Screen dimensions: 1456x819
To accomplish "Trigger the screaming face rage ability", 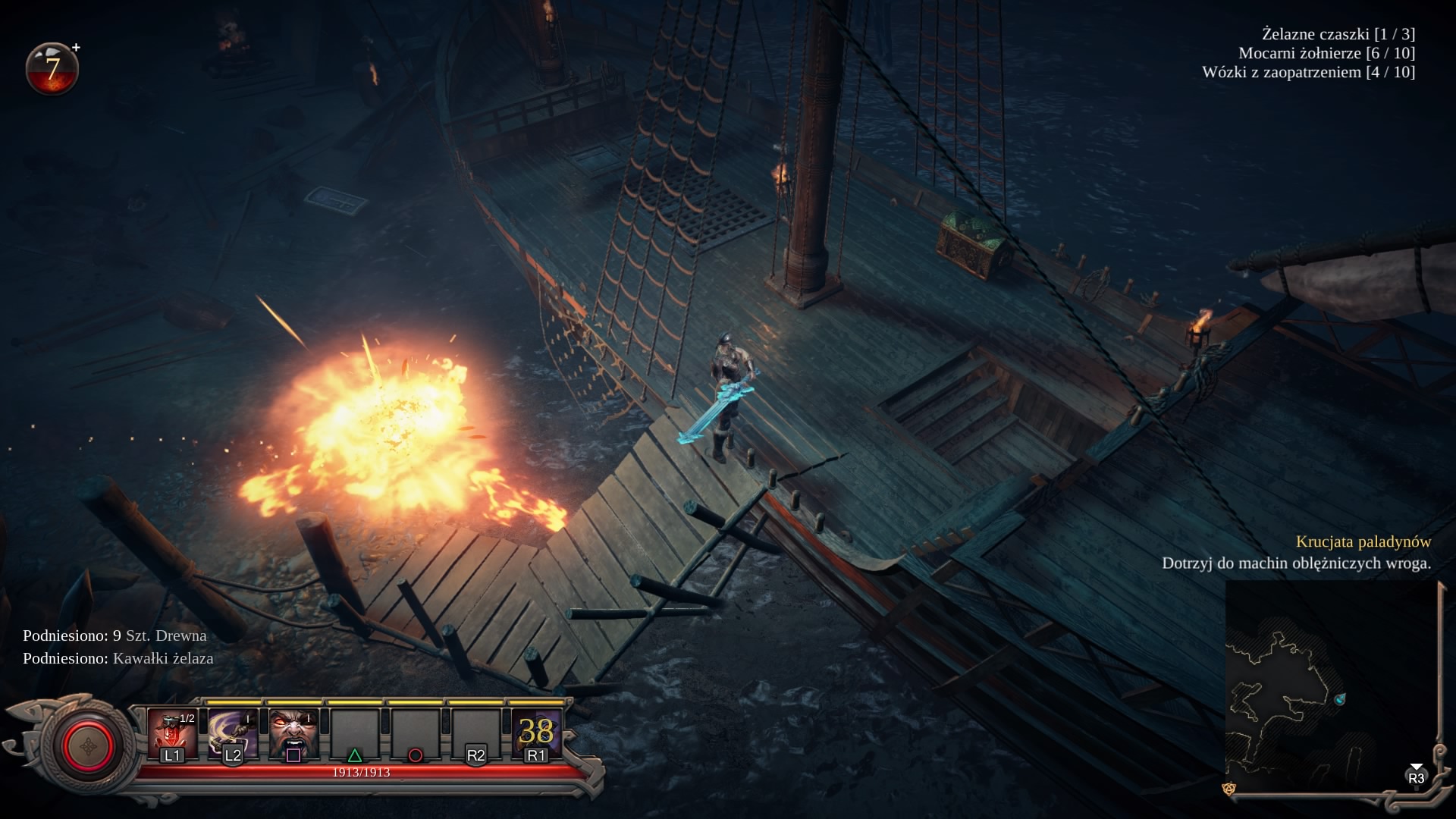I will coord(293,732).
